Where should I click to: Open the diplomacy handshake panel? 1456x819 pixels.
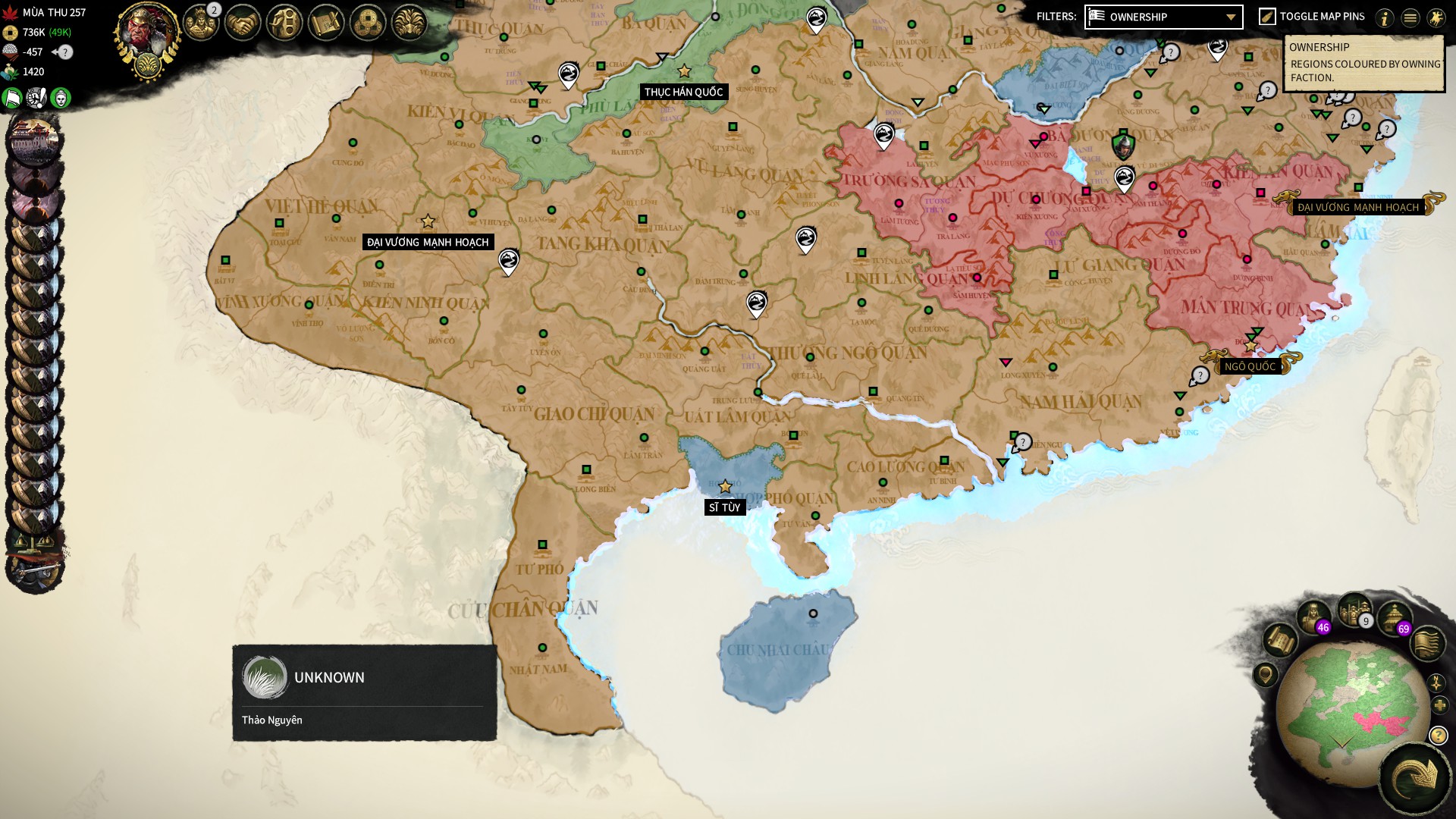pyautogui.click(x=243, y=24)
